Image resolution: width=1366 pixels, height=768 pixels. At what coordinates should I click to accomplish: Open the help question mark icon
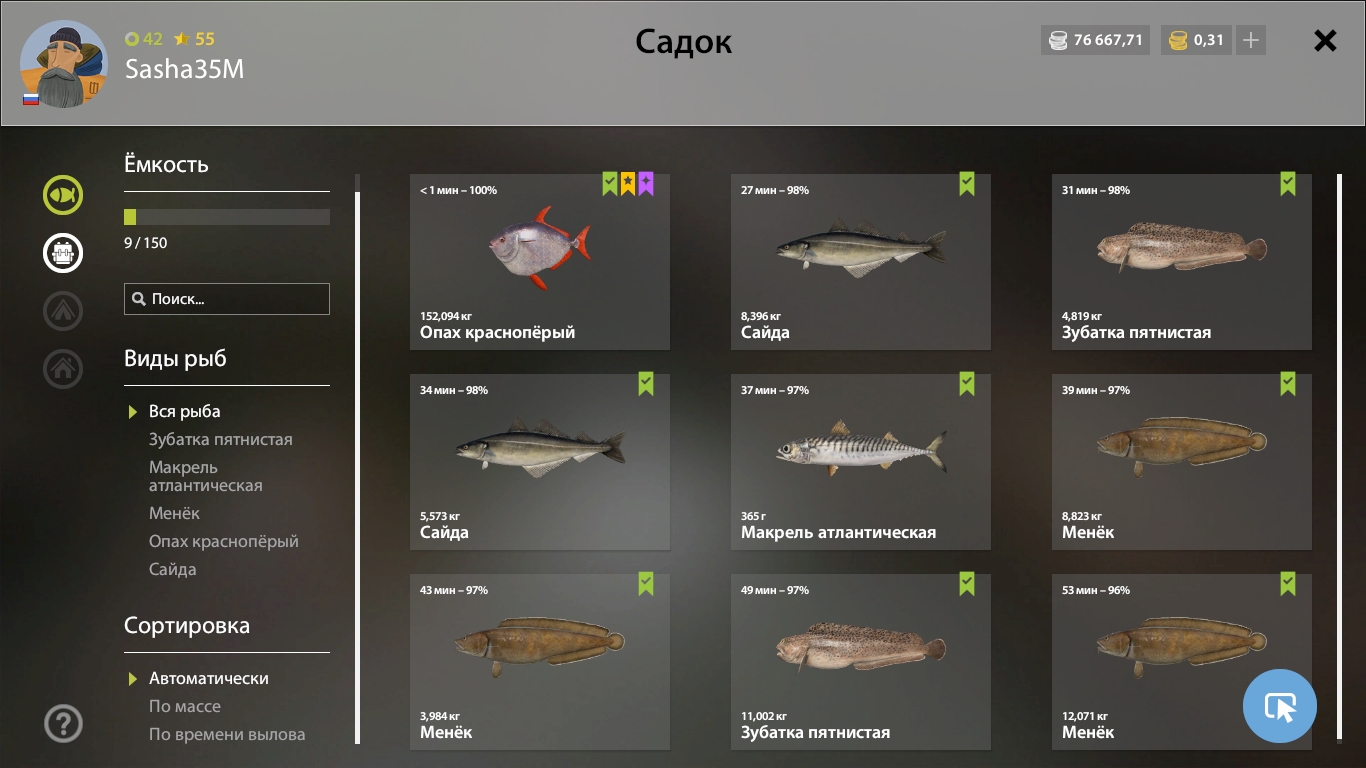(62, 722)
